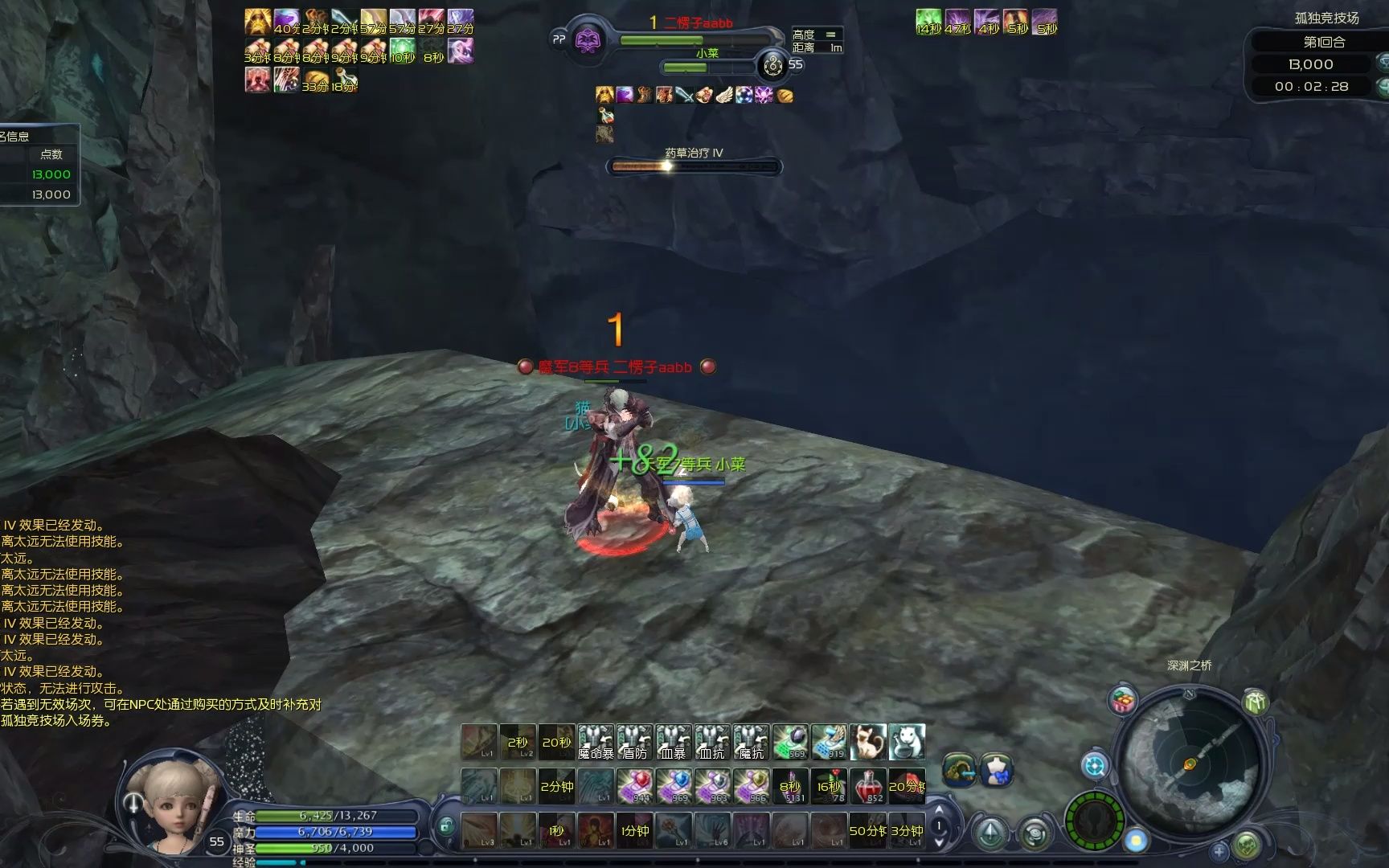The height and width of the screenshot is (868, 1389).
Task: Toggle the hotbar lock button
Action: click(x=446, y=825)
